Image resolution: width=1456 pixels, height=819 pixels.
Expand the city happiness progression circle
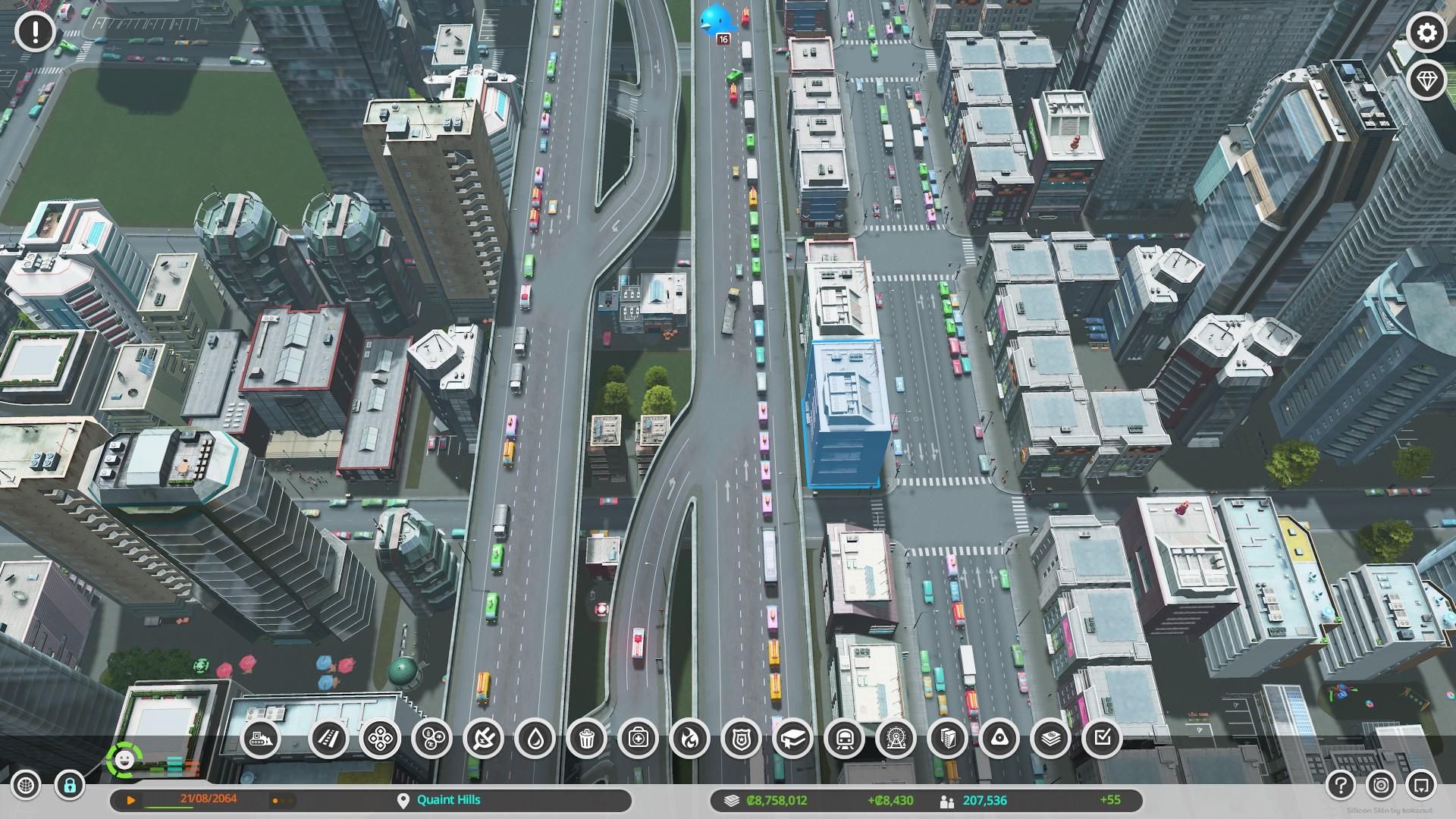124,760
